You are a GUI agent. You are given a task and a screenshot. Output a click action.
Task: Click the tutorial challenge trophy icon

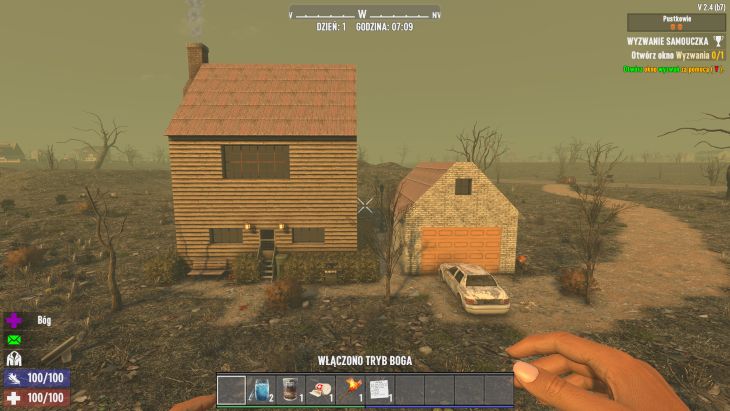pos(717,41)
